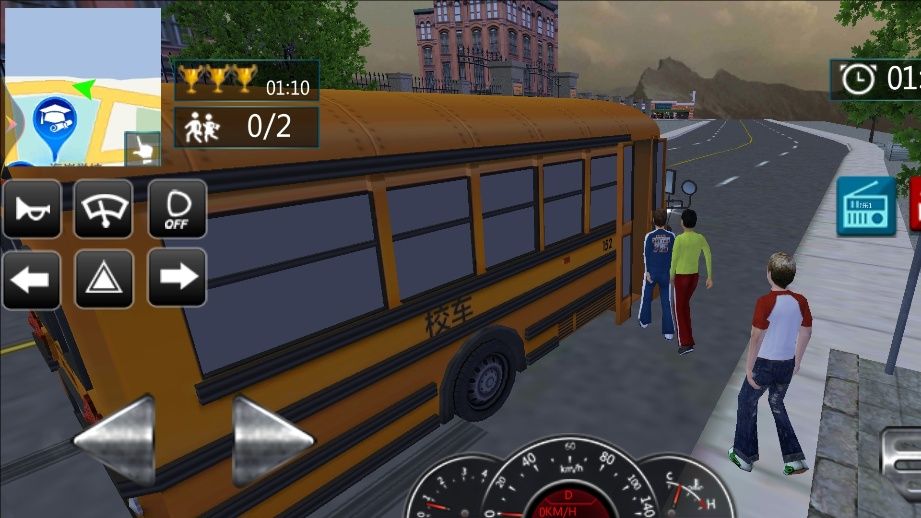Open the radio button

[x=865, y=206]
